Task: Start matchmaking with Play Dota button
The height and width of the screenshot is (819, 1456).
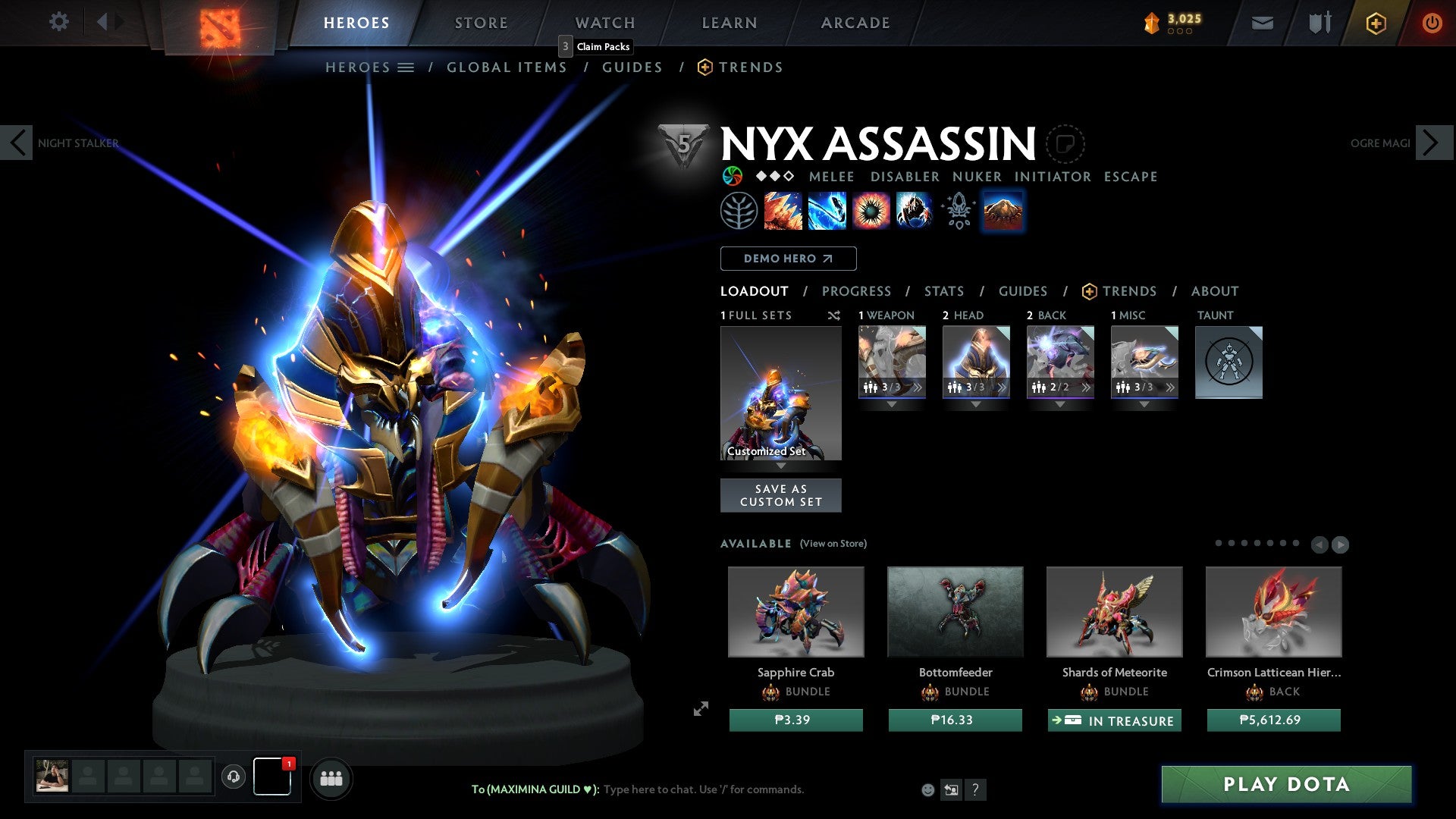Action: [x=1286, y=784]
